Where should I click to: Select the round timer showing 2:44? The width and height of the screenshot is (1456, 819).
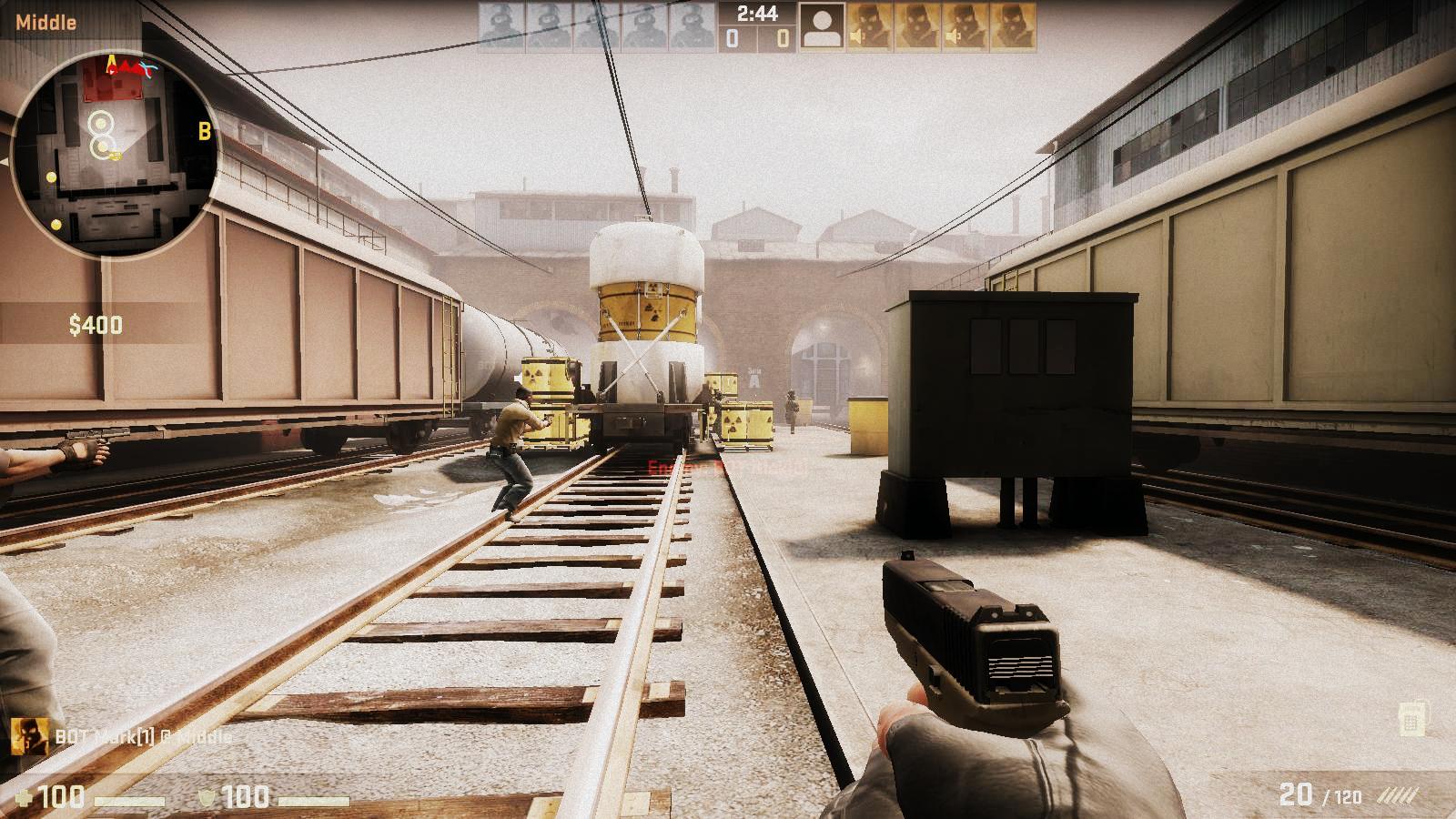(x=758, y=14)
